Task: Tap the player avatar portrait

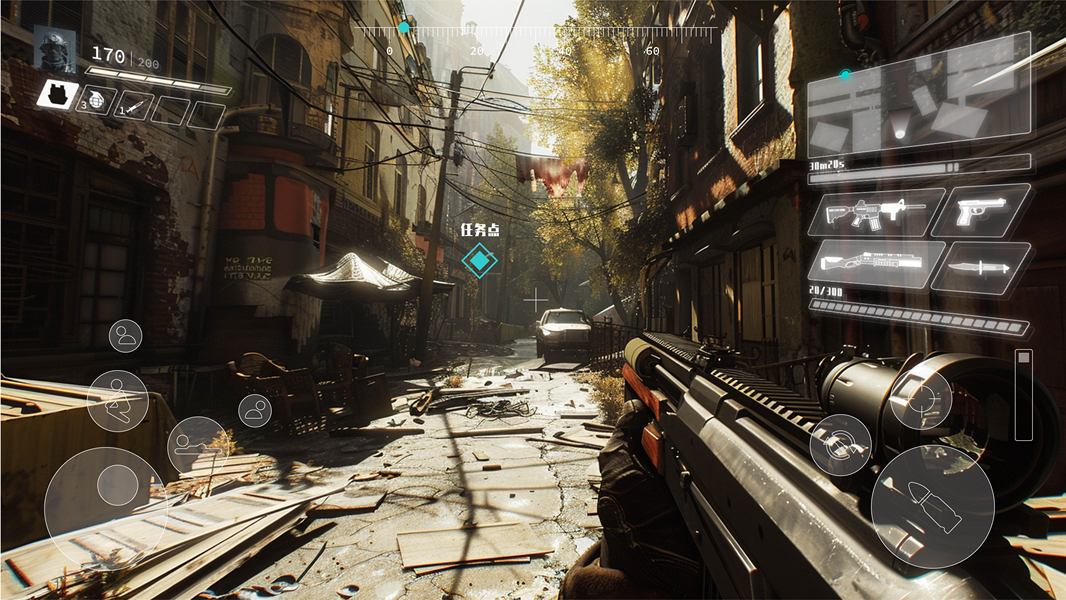Action: pos(54,48)
